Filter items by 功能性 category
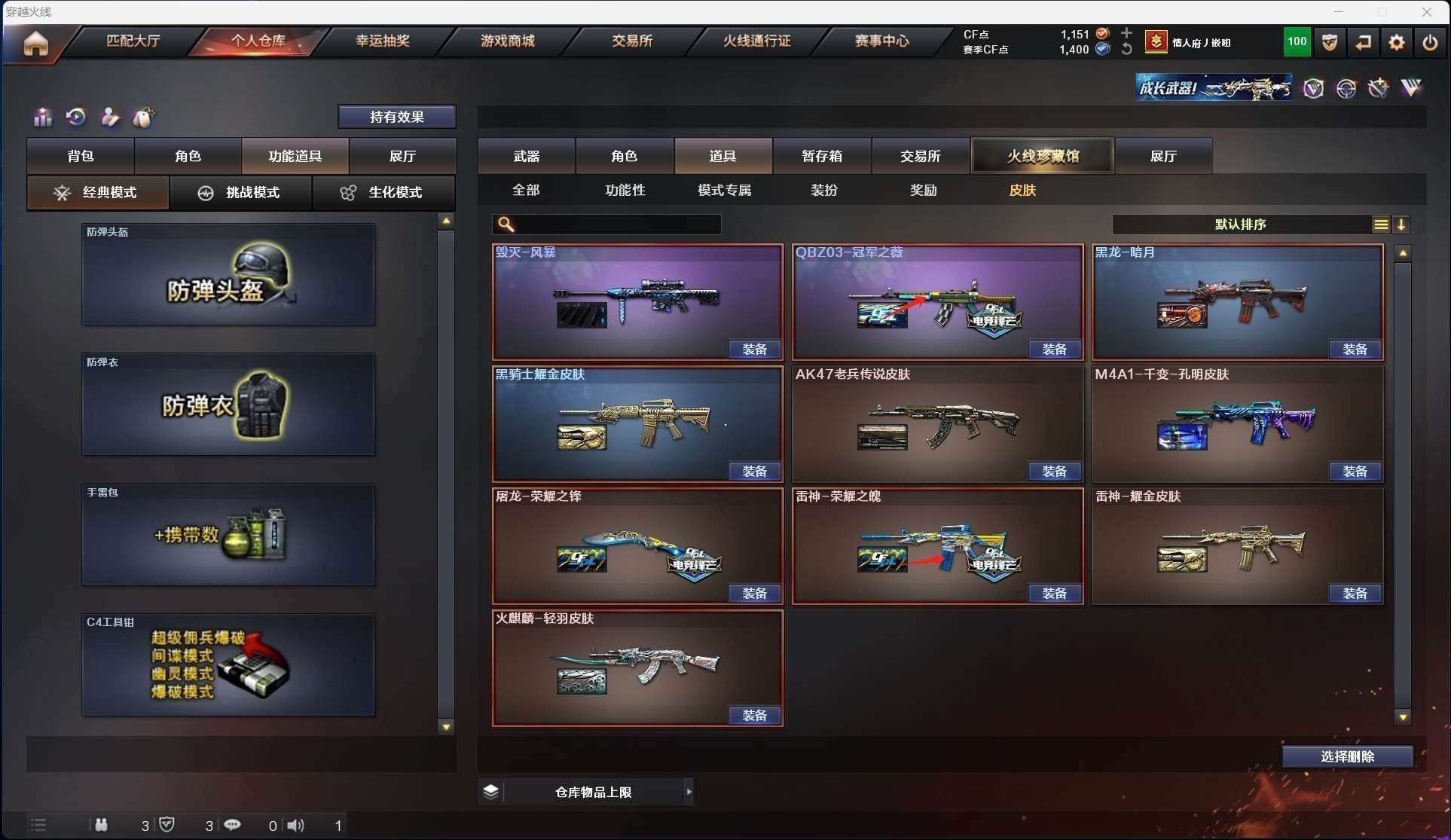1451x840 pixels. pos(625,191)
